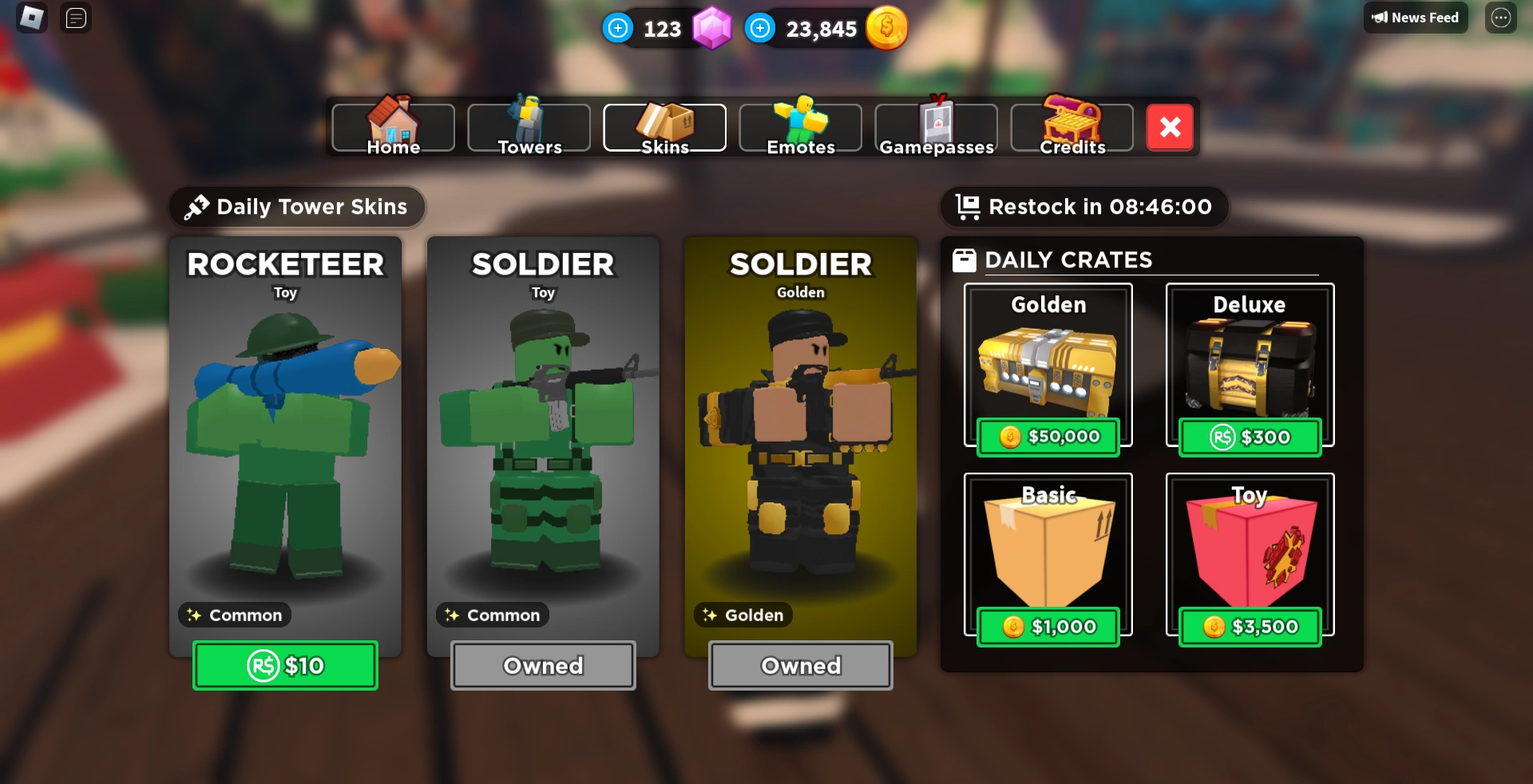Buy the Golden crate for $50,000
Screen dimensions: 1533x784
pos(1048,437)
